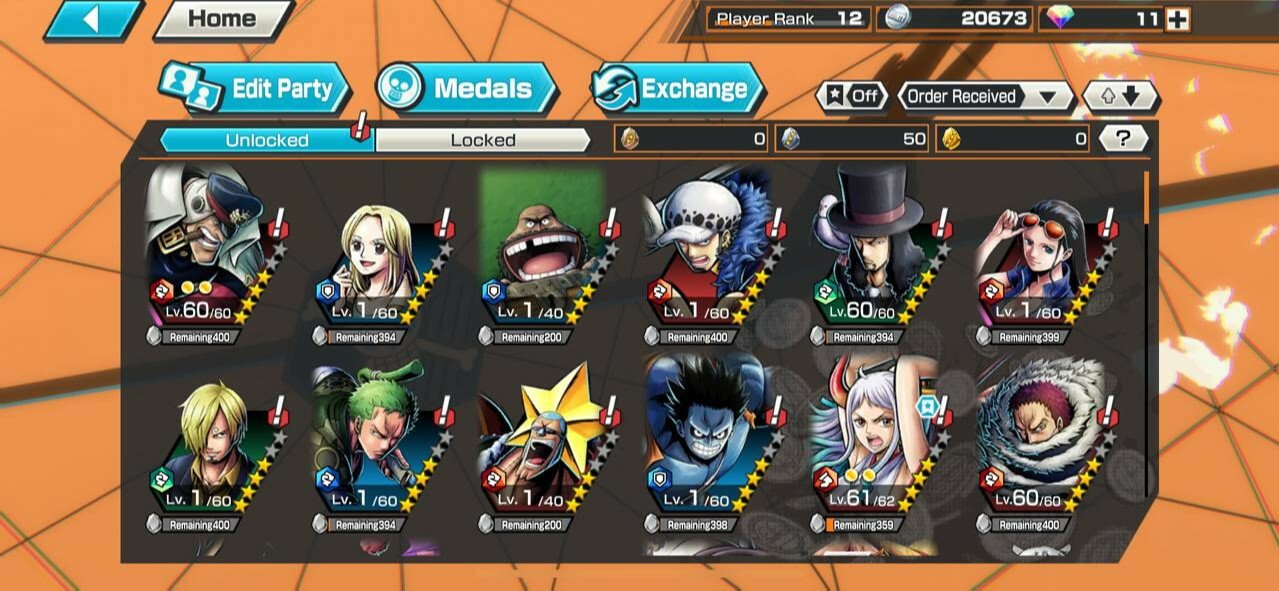1279x591 pixels.
Task: Open the Order Received sort dropdown
Action: coord(984,97)
